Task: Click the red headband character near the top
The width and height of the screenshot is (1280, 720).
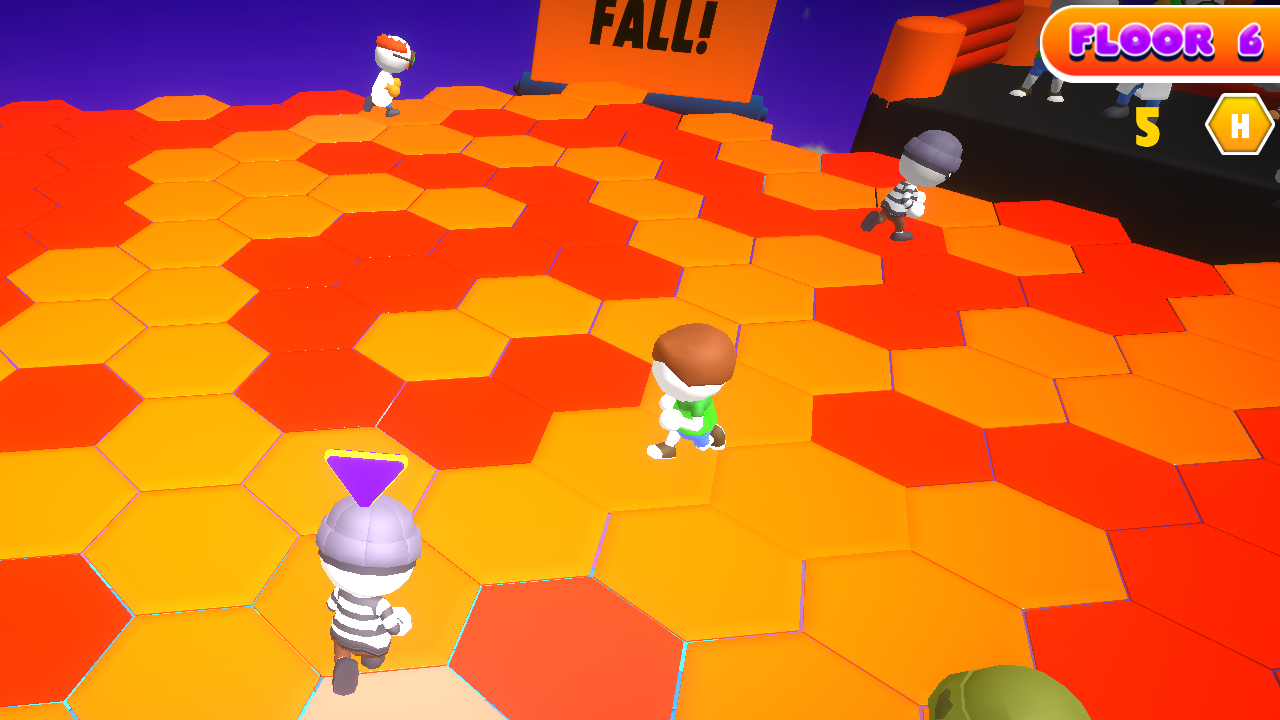Action: pos(390,75)
